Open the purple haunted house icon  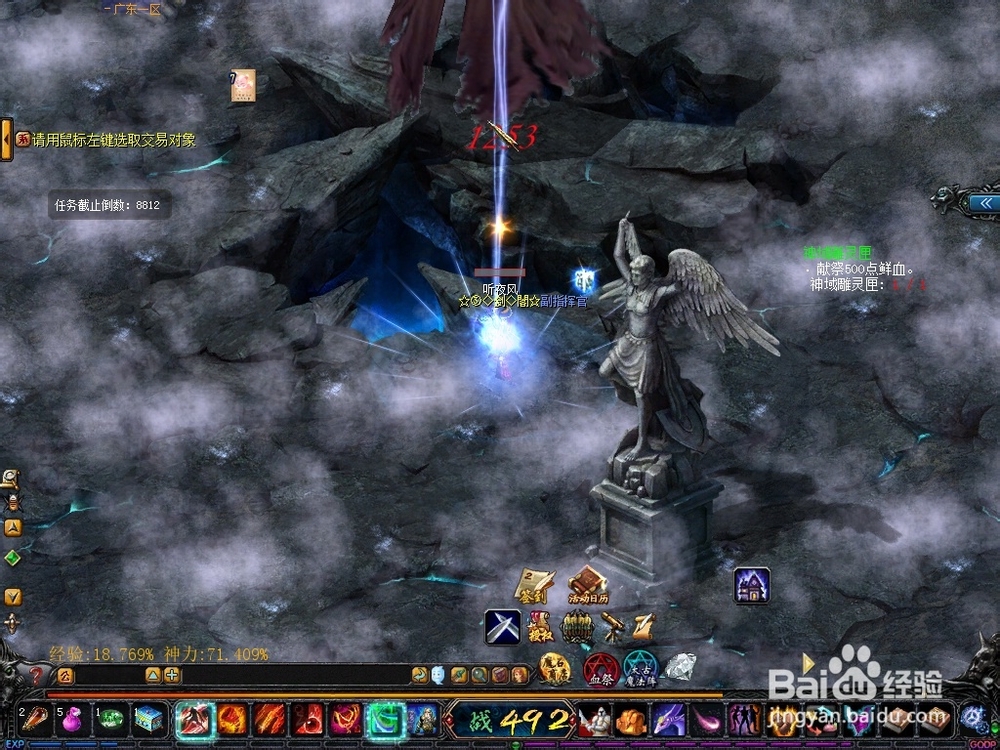752,585
